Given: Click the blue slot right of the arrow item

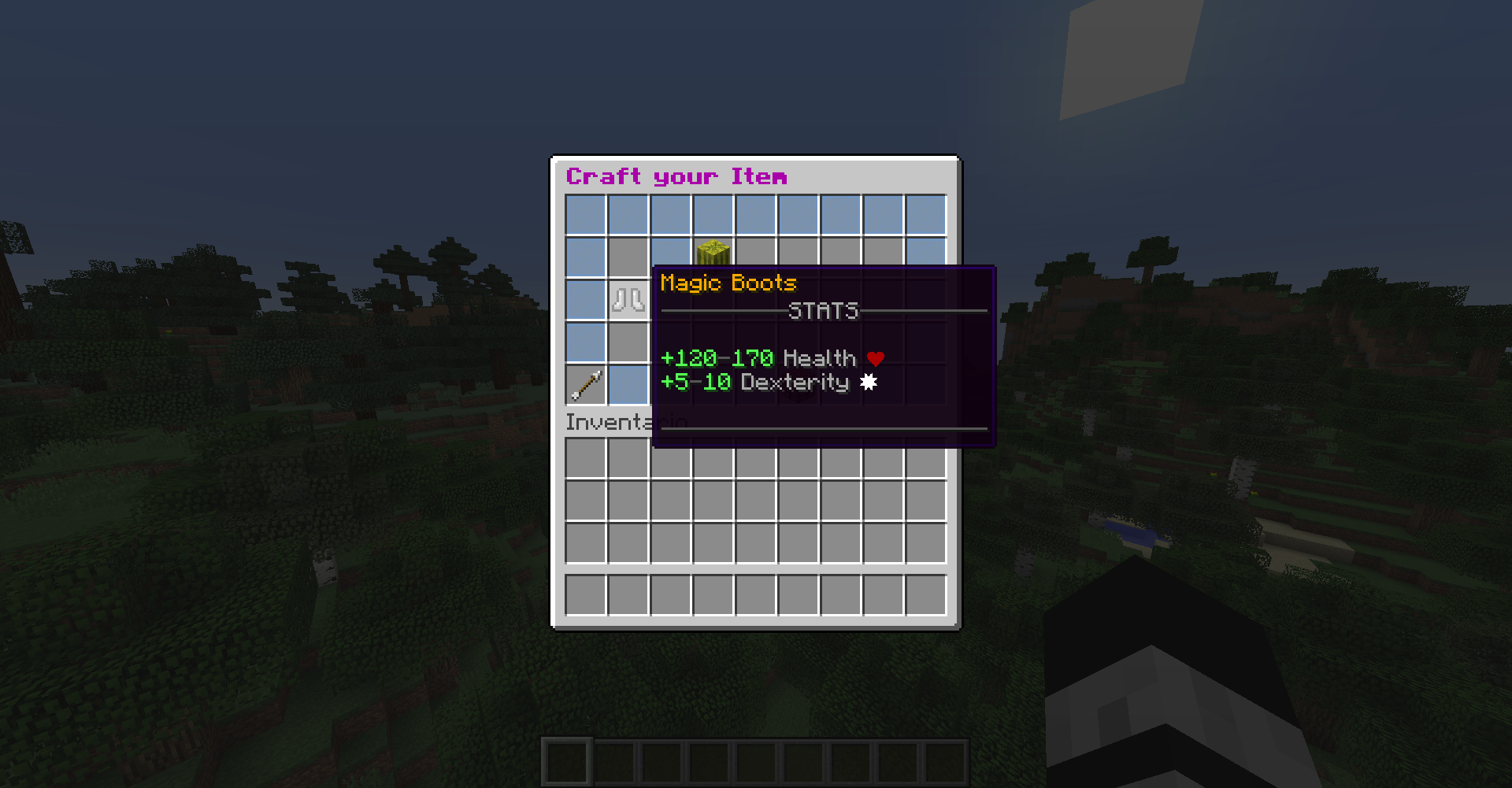Looking at the screenshot, I should [628, 384].
